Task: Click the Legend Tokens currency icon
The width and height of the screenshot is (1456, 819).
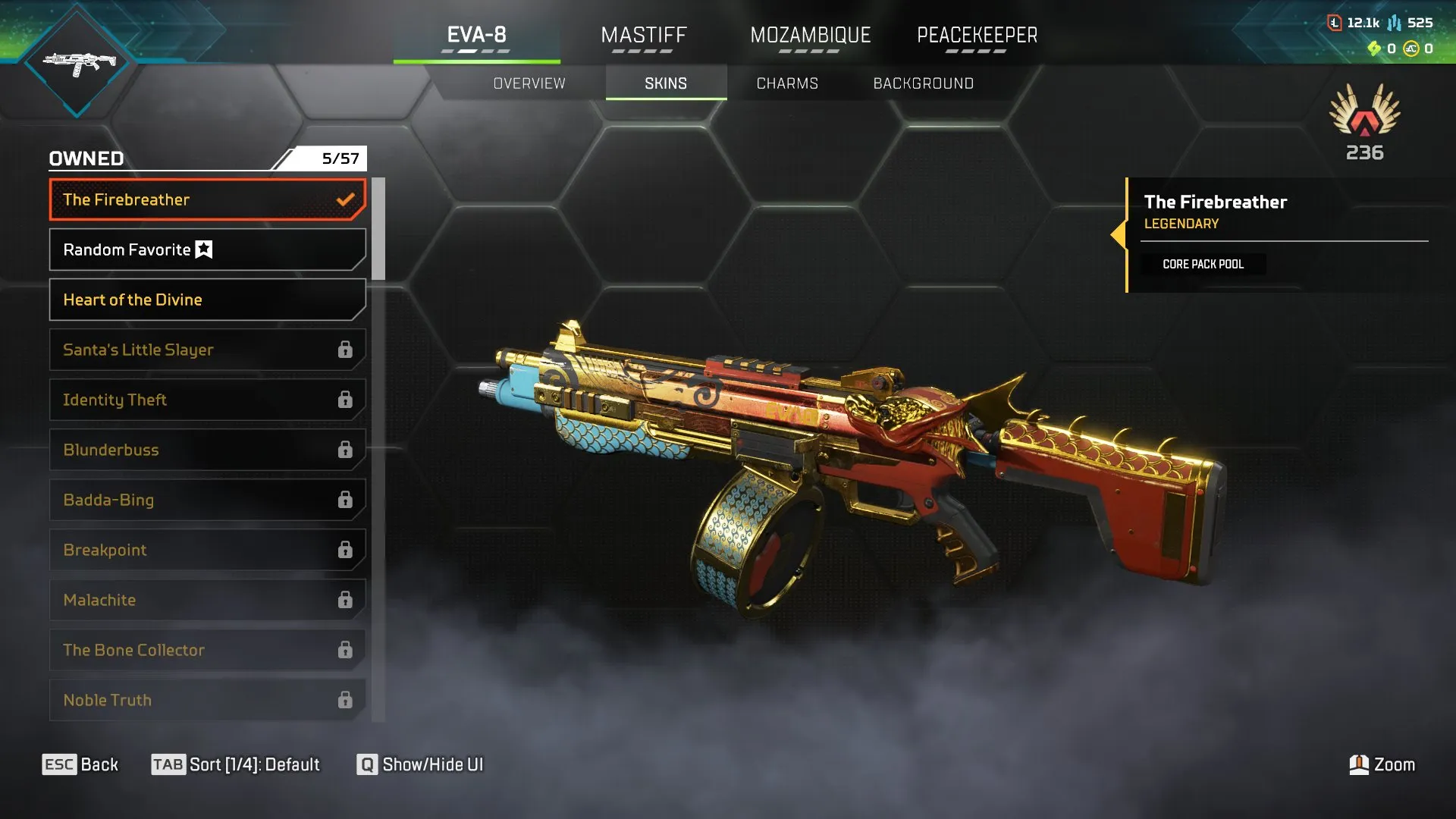Action: point(1335,22)
